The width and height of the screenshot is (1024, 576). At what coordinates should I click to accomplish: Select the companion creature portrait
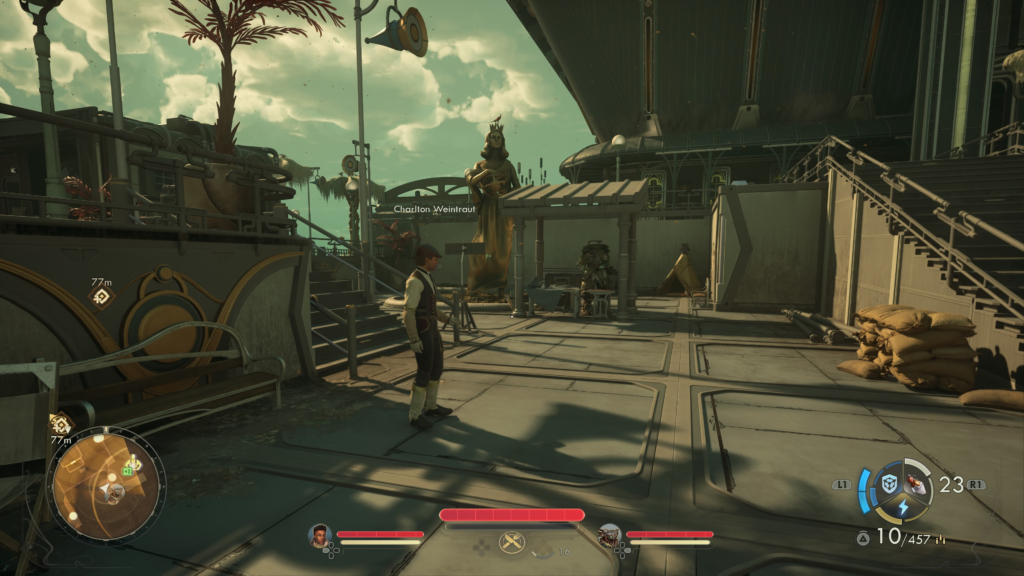609,536
